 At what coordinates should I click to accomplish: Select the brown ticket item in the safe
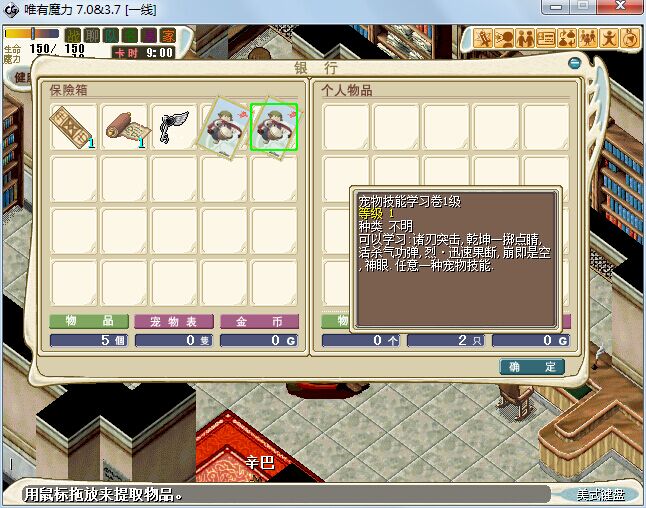(73, 127)
